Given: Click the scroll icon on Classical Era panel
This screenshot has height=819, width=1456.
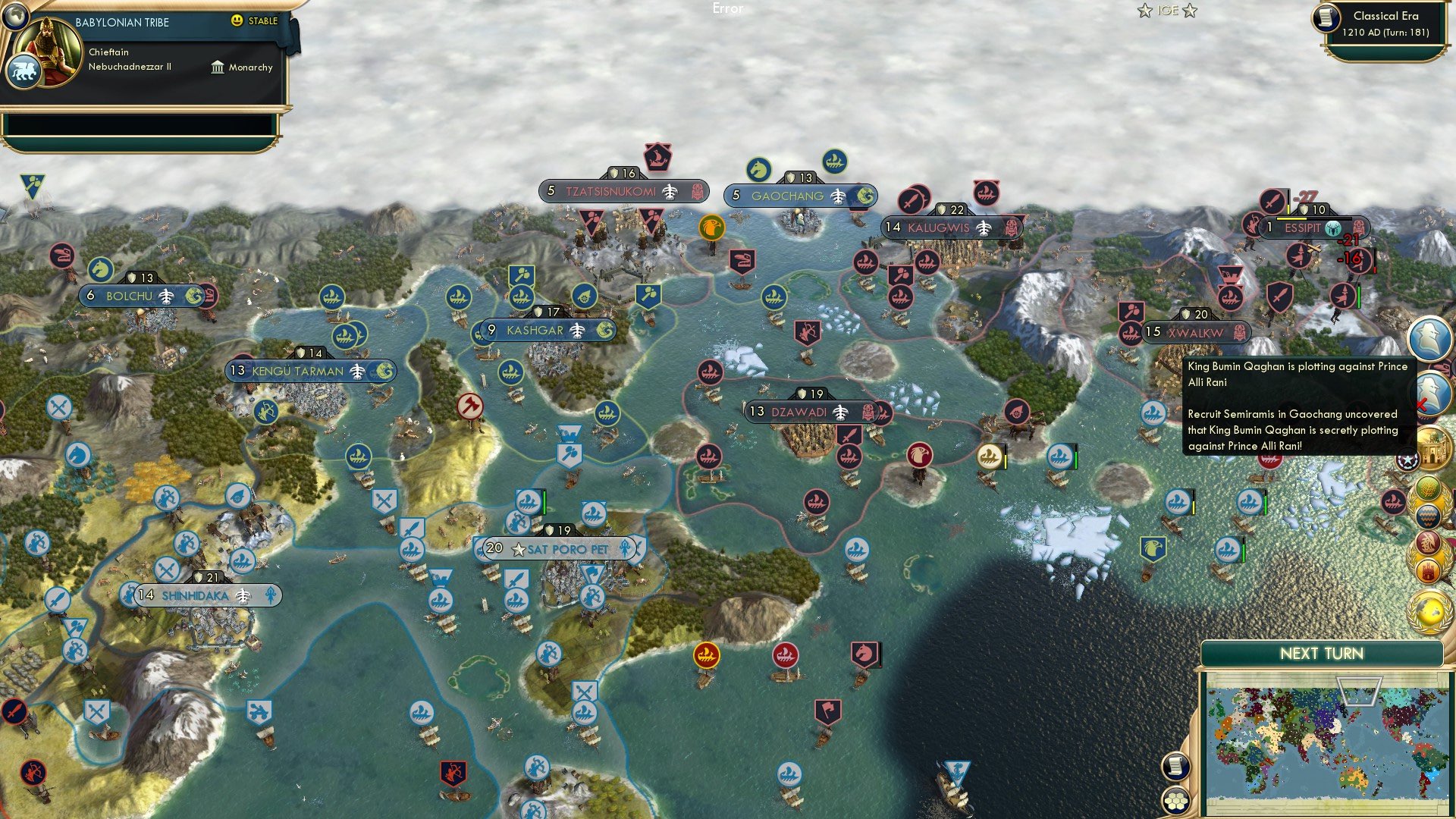Looking at the screenshot, I should 1326,18.
